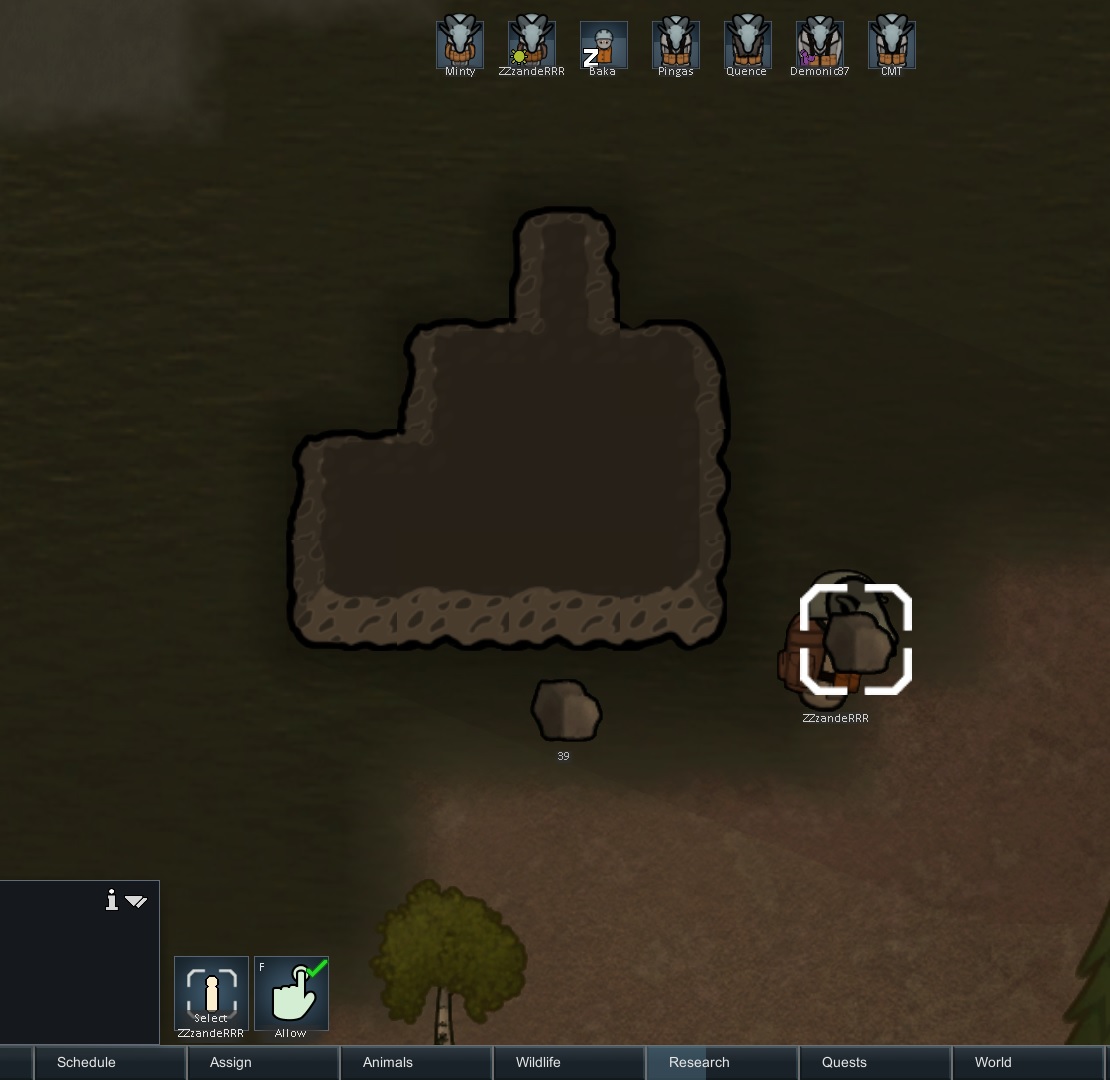Click Demonic87's portrait
The image size is (1110, 1080).
click(819, 43)
